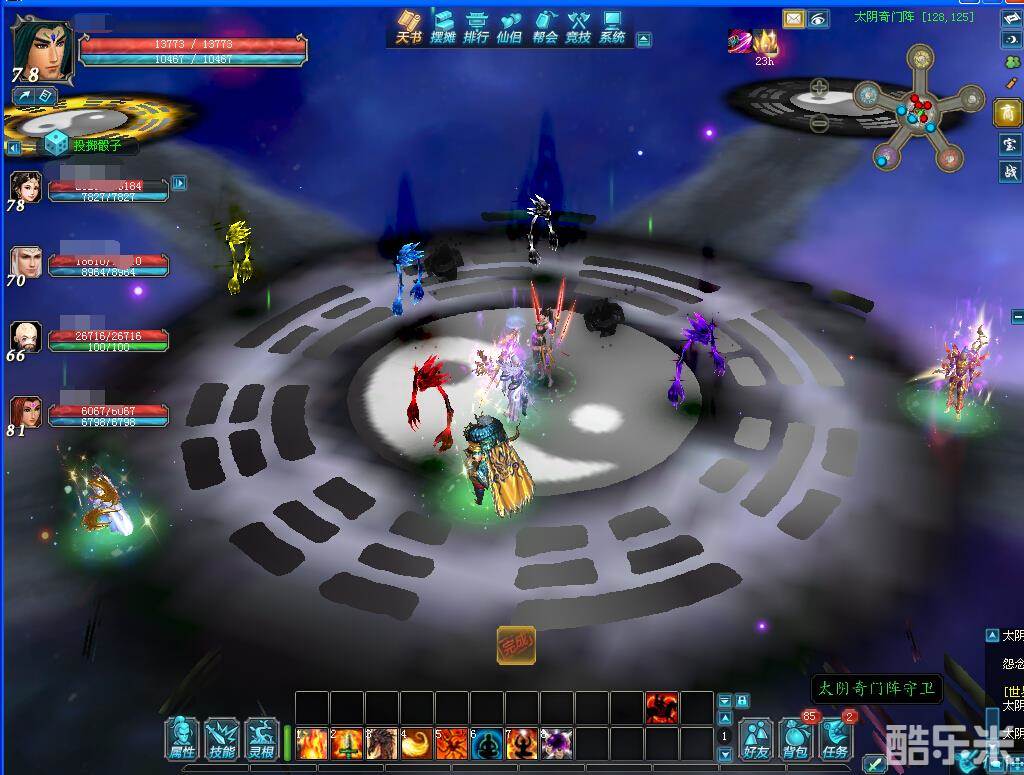
Task: Open the 摆摊 stall menu
Action: (443, 27)
